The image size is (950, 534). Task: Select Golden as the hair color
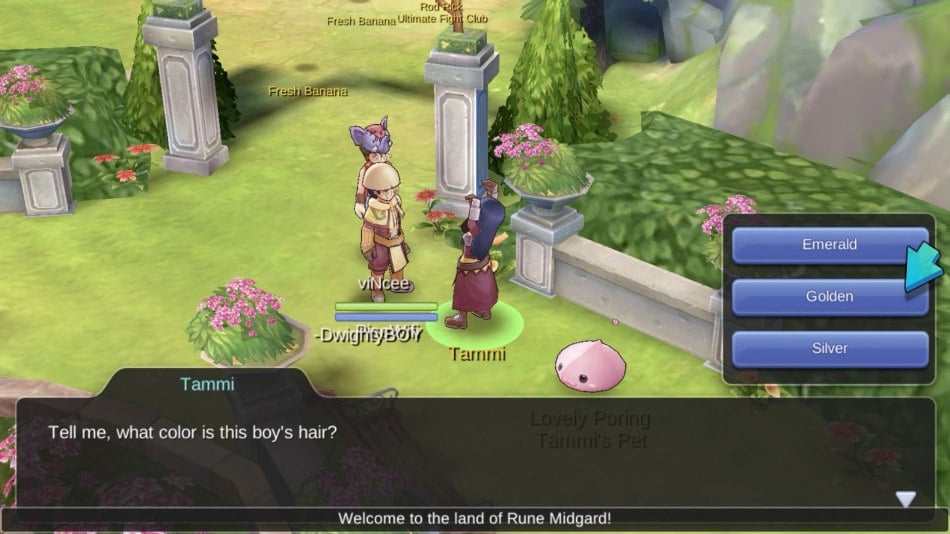[x=829, y=297]
